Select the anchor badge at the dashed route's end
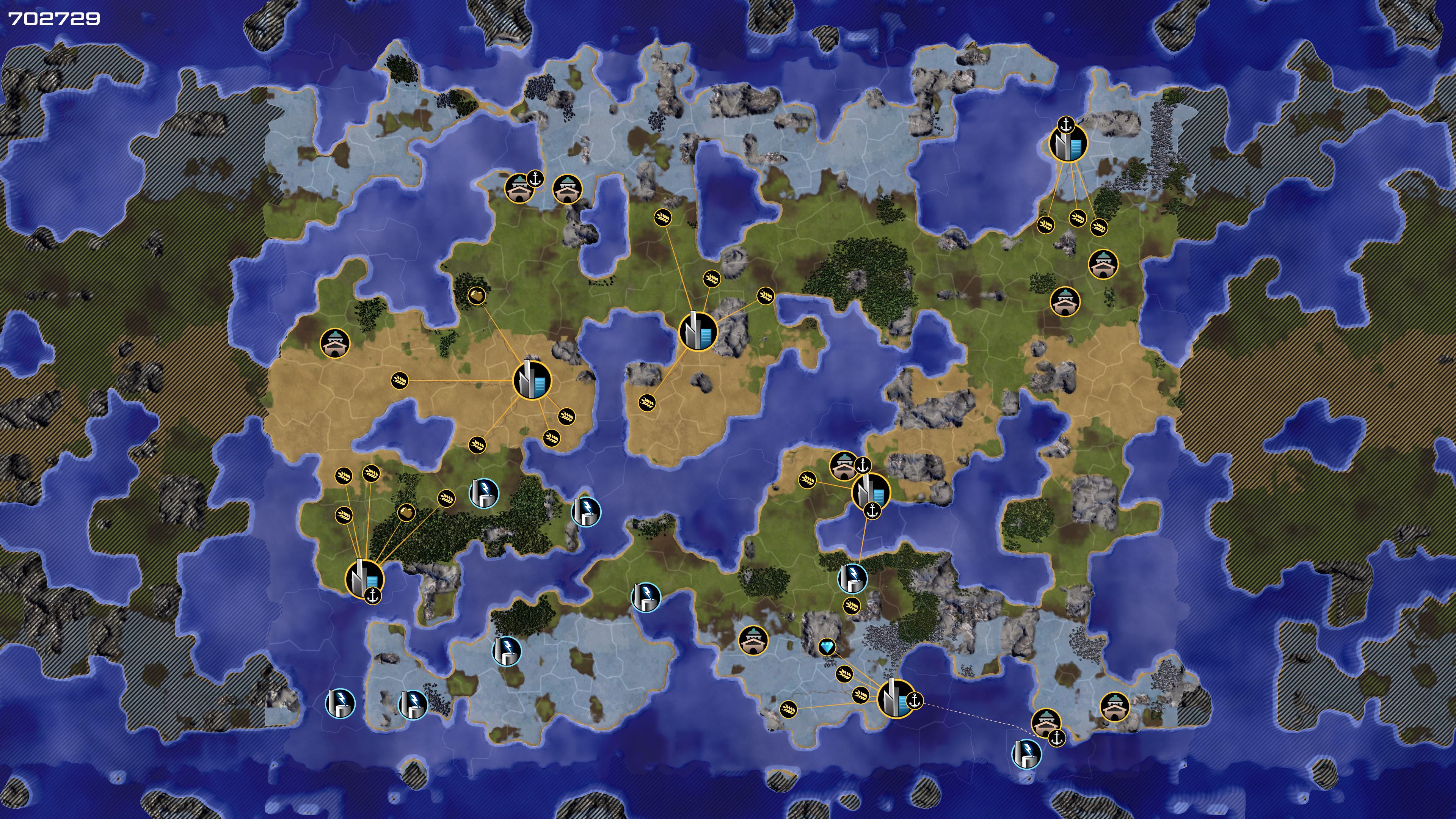 click(1056, 737)
